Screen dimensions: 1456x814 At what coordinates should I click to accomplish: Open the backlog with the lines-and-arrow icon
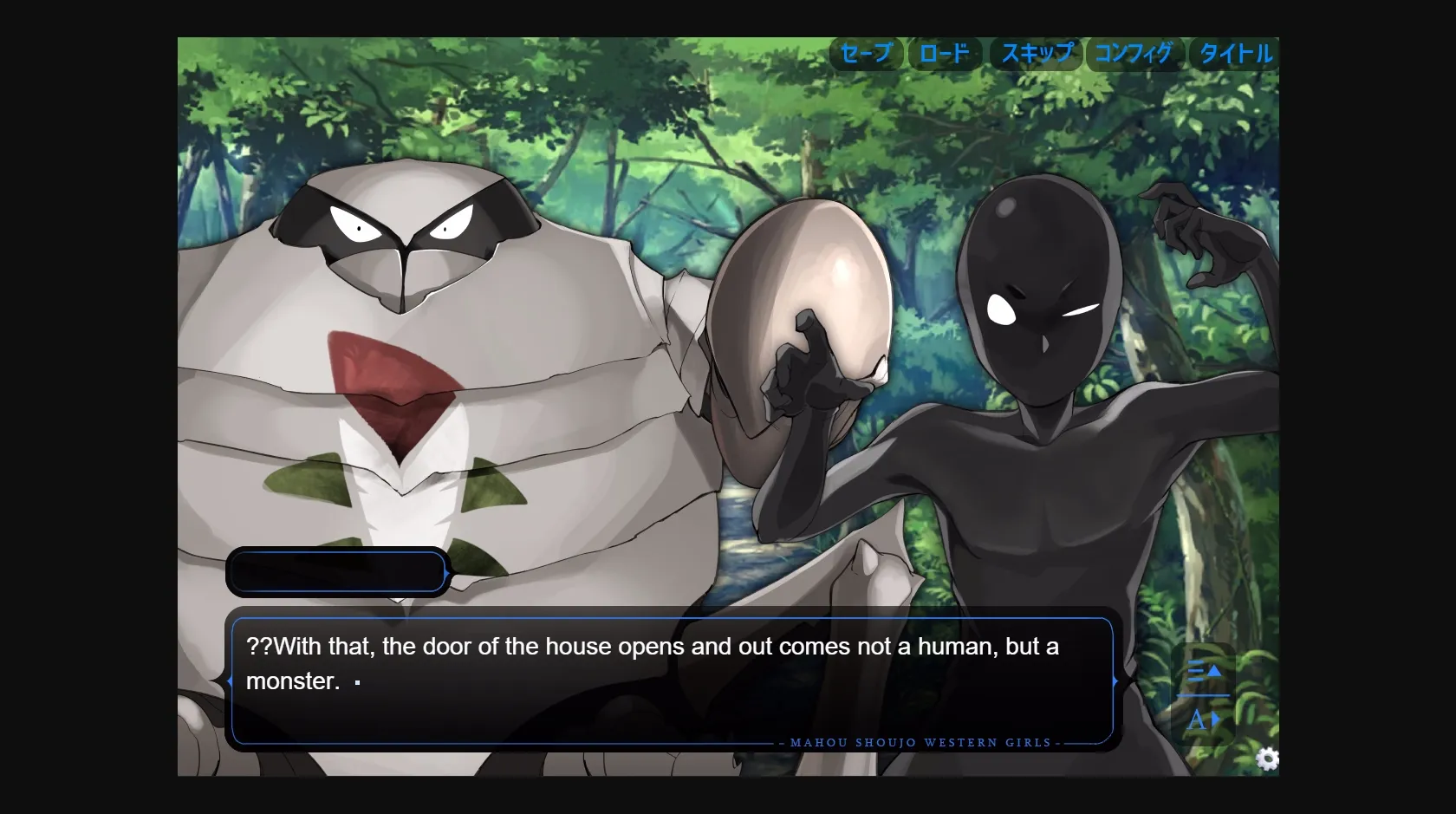point(1203,669)
